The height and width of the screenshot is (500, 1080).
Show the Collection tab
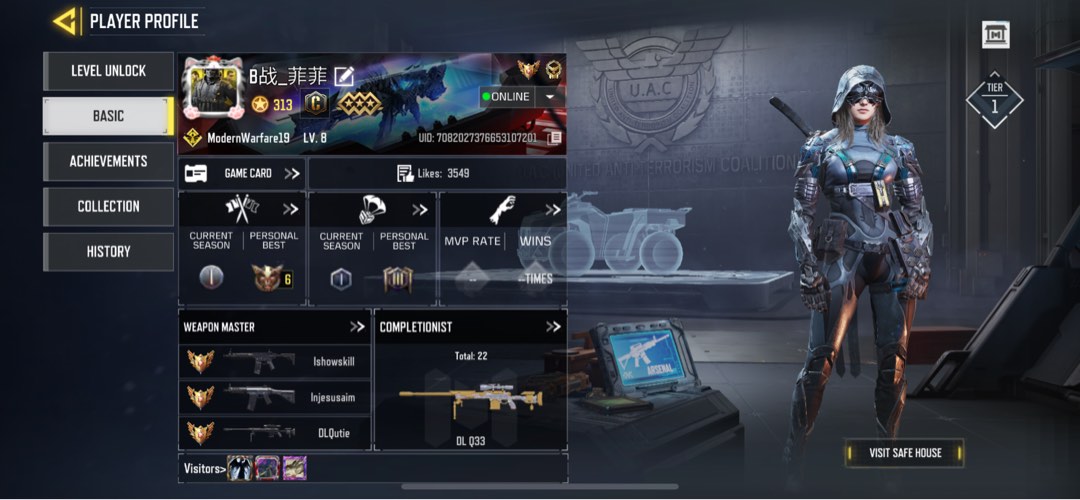point(108,206)
